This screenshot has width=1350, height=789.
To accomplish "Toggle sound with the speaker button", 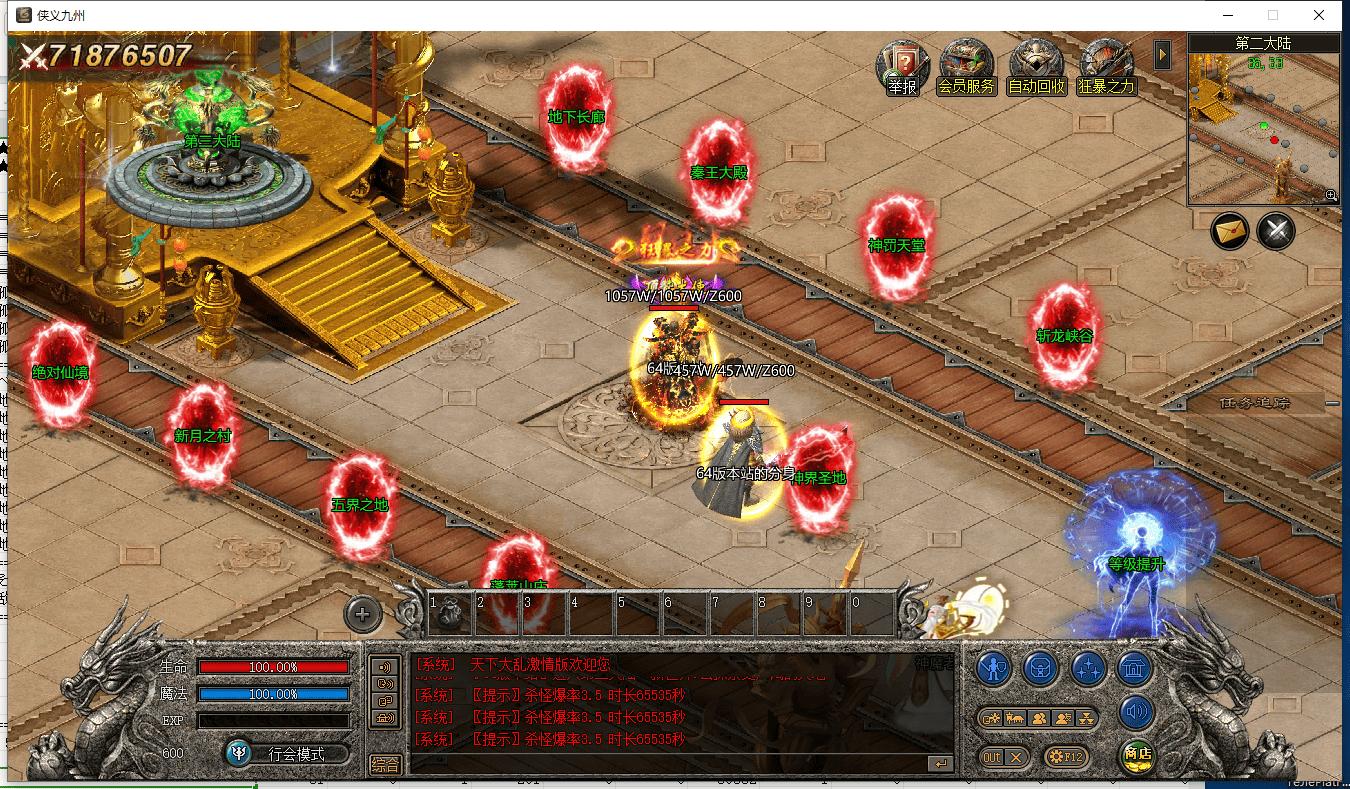I will coord(1135,713).
